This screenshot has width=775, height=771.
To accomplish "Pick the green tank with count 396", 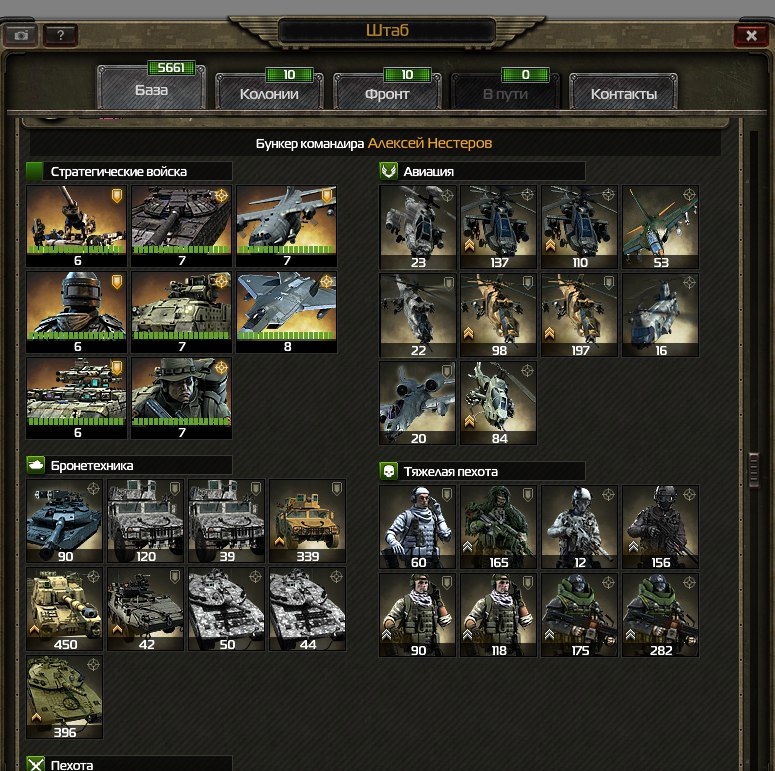I will [64, 697].
